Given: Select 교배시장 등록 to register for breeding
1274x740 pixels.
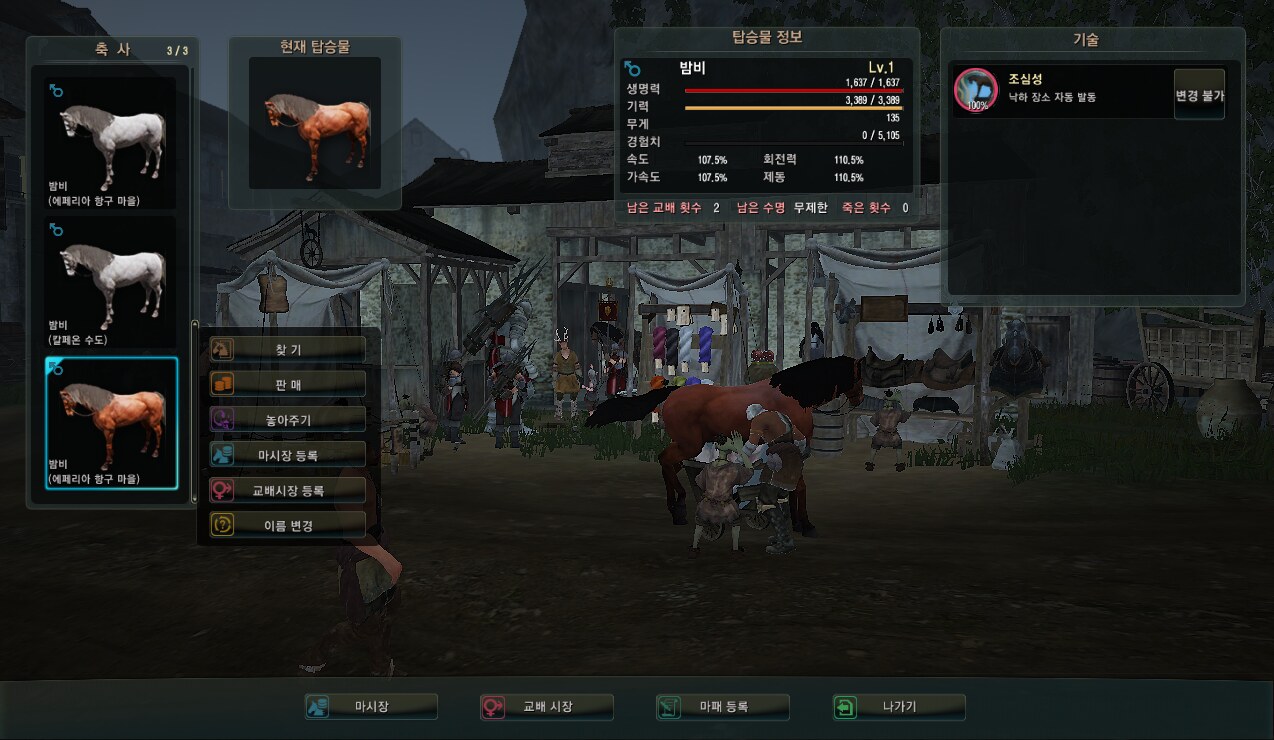Looking at the screenshot, I should click(287, 490).
